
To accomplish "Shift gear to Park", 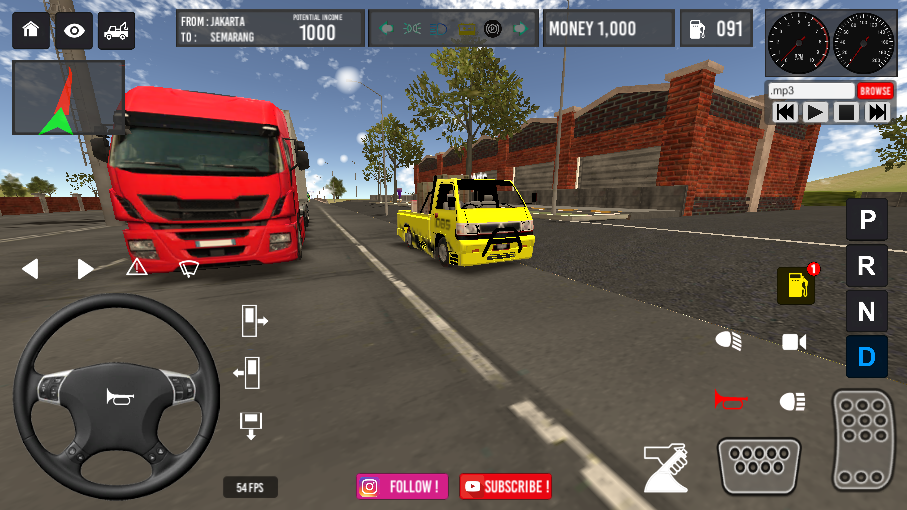I will tap(866, 219).
